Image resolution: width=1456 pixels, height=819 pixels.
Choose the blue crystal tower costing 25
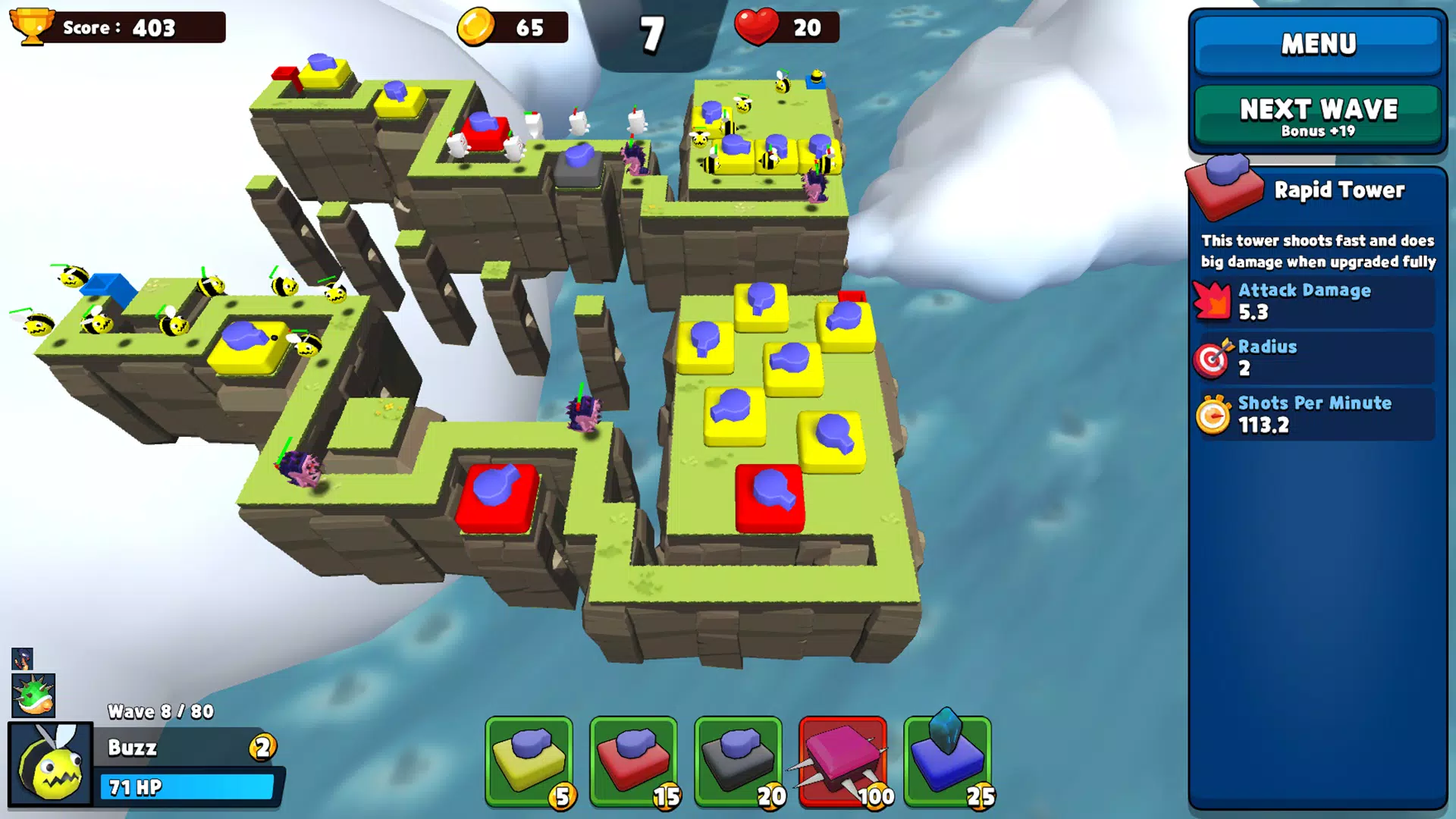[x=948, y=761]
